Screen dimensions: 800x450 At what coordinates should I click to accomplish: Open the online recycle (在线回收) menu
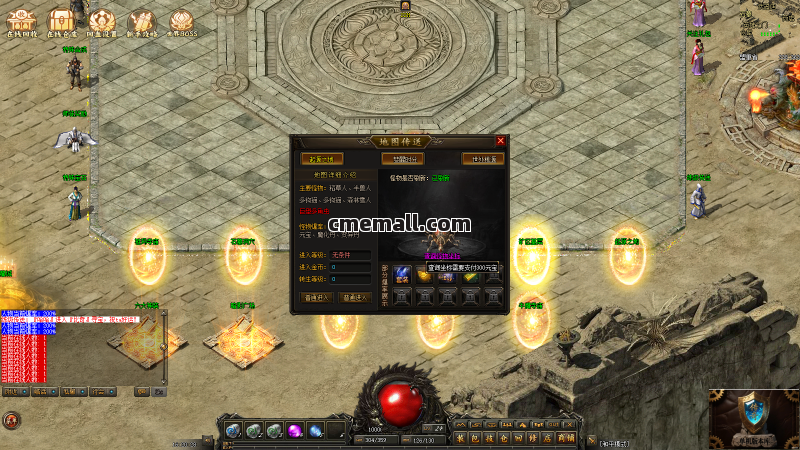click(x=21, y=21)
